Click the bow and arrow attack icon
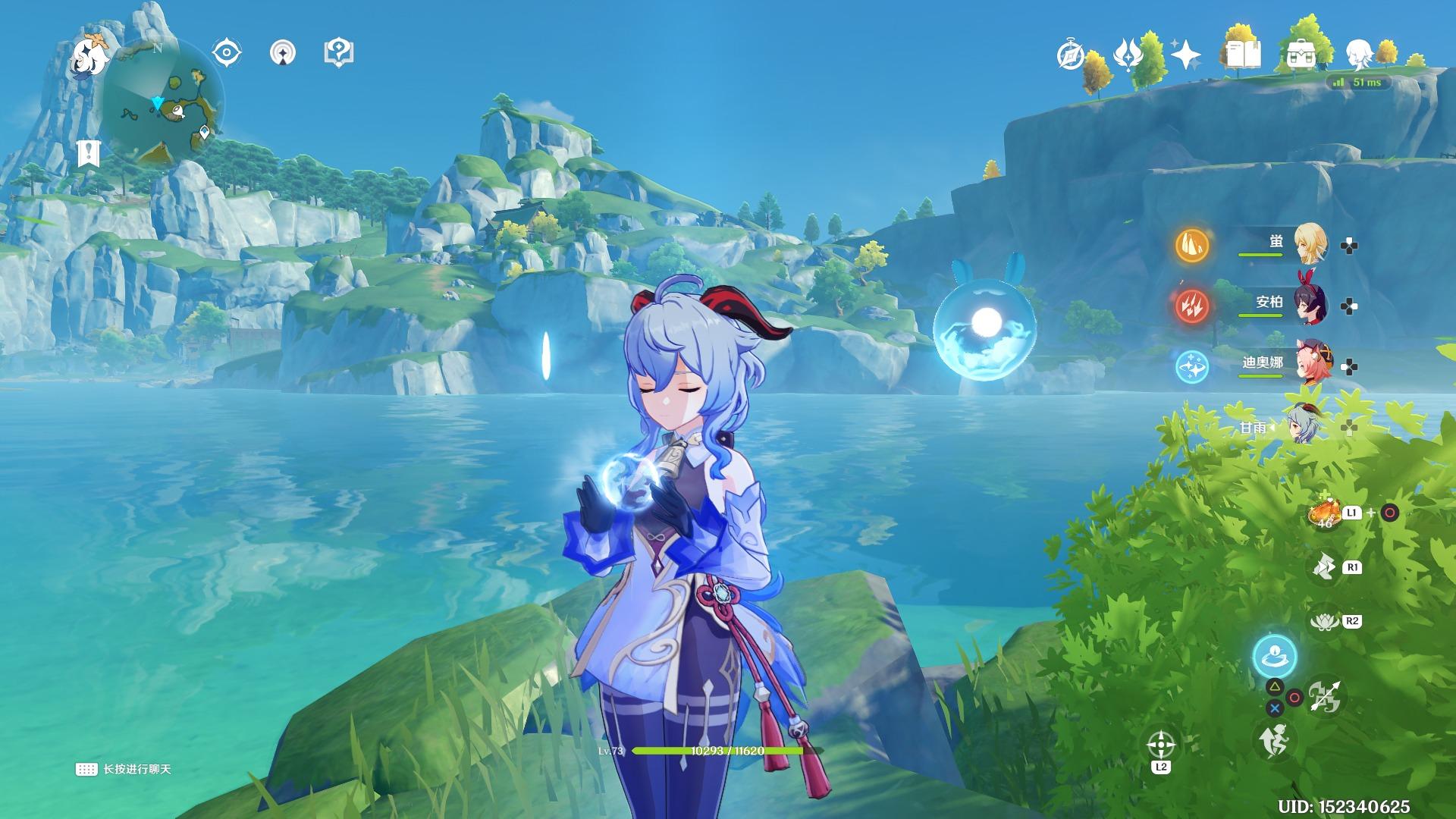 click(1324, 695)
